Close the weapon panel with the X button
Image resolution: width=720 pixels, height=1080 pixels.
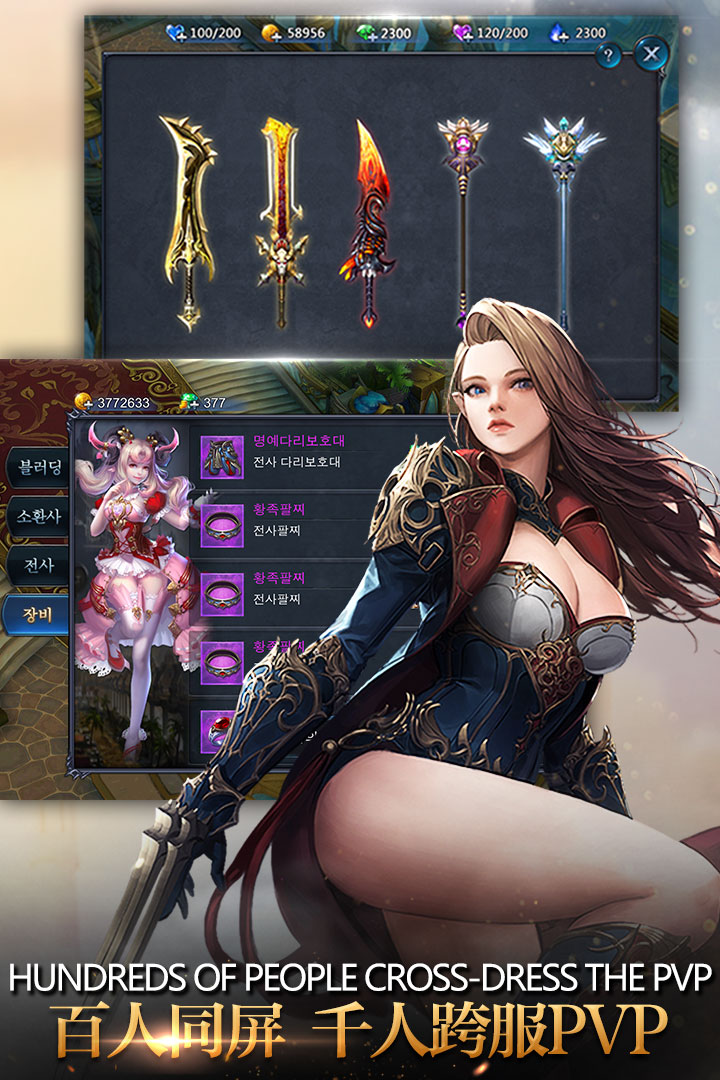pyautogui.click(x=652, y=54)
